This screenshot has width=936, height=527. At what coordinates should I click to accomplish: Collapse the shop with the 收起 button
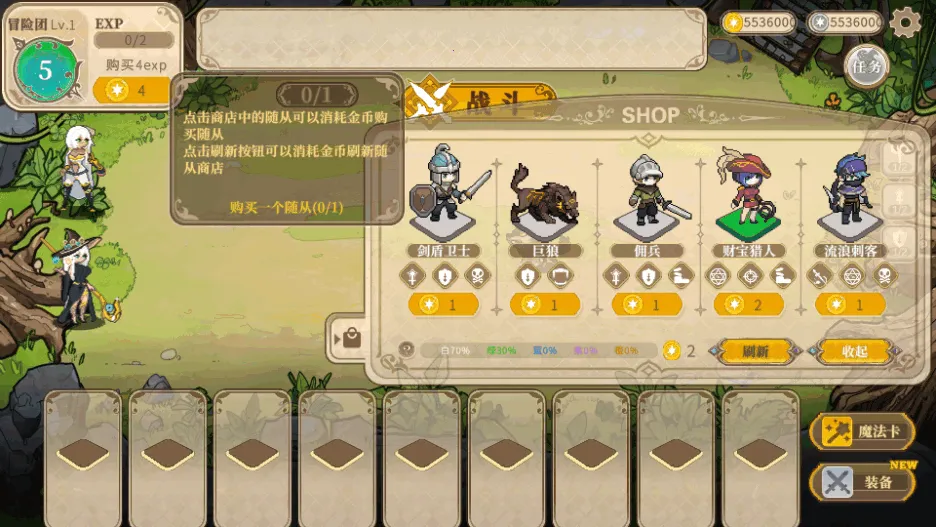tap(854, 351)
